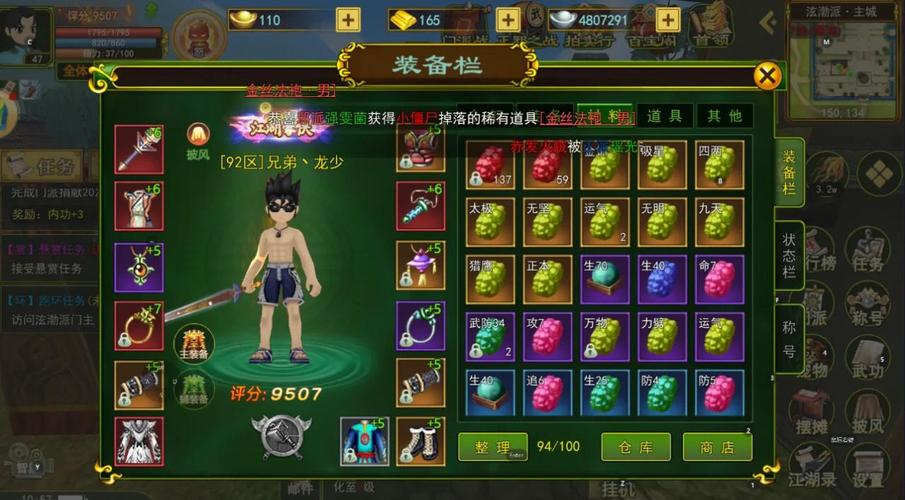Screen dimensions: 905x500
Task: Open the 称号 title side tab
Action: (789, 338)
